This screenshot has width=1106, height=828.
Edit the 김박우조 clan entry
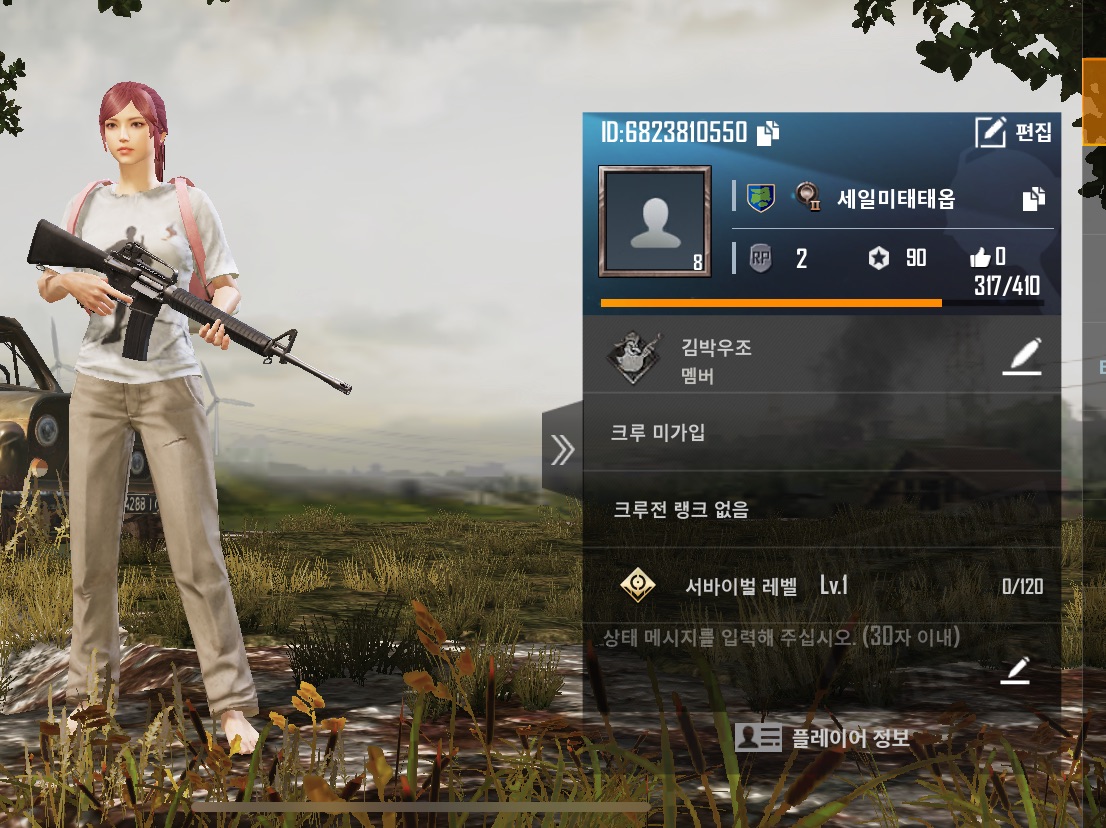[x=1021, y=357]
